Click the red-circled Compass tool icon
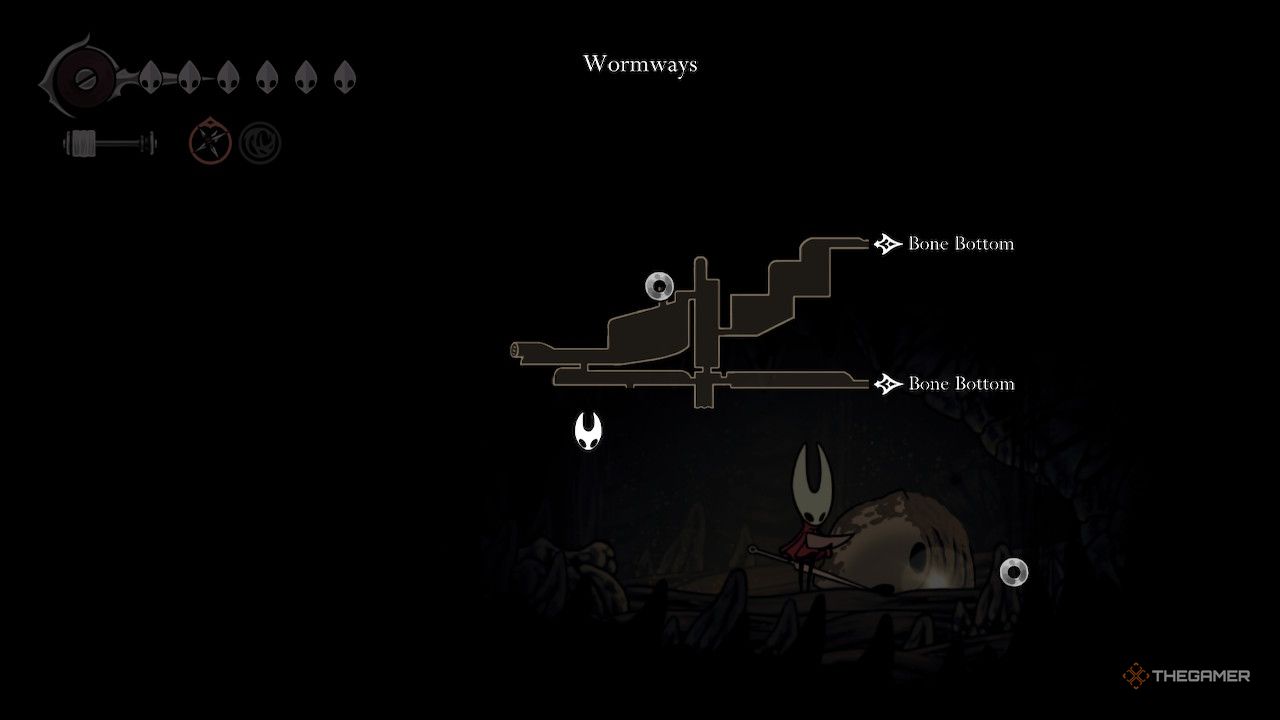The width and height of the screenshot is (1280, 720). click(208, 142)
